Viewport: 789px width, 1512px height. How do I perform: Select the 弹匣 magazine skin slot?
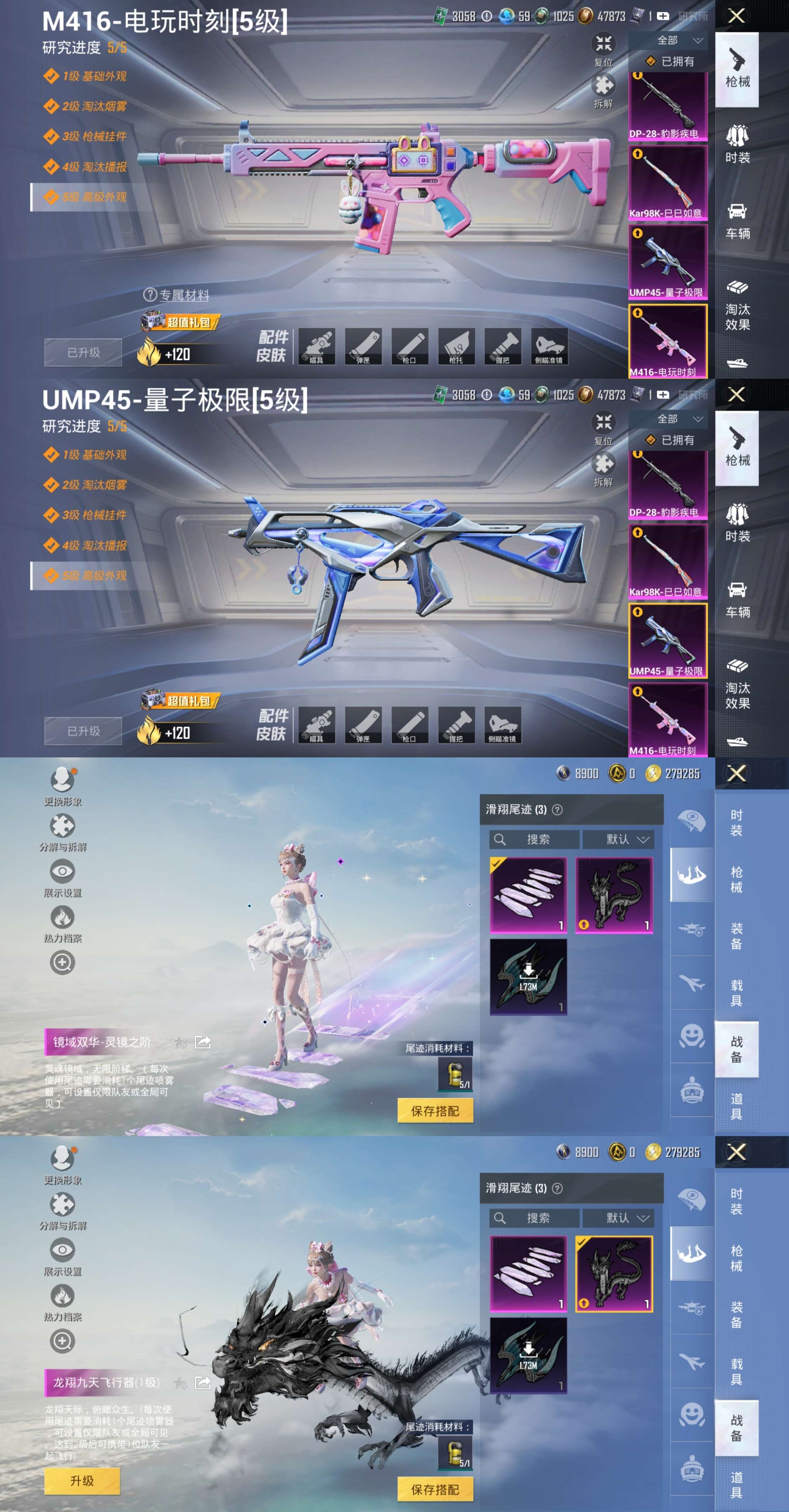(x=364, y=347)
